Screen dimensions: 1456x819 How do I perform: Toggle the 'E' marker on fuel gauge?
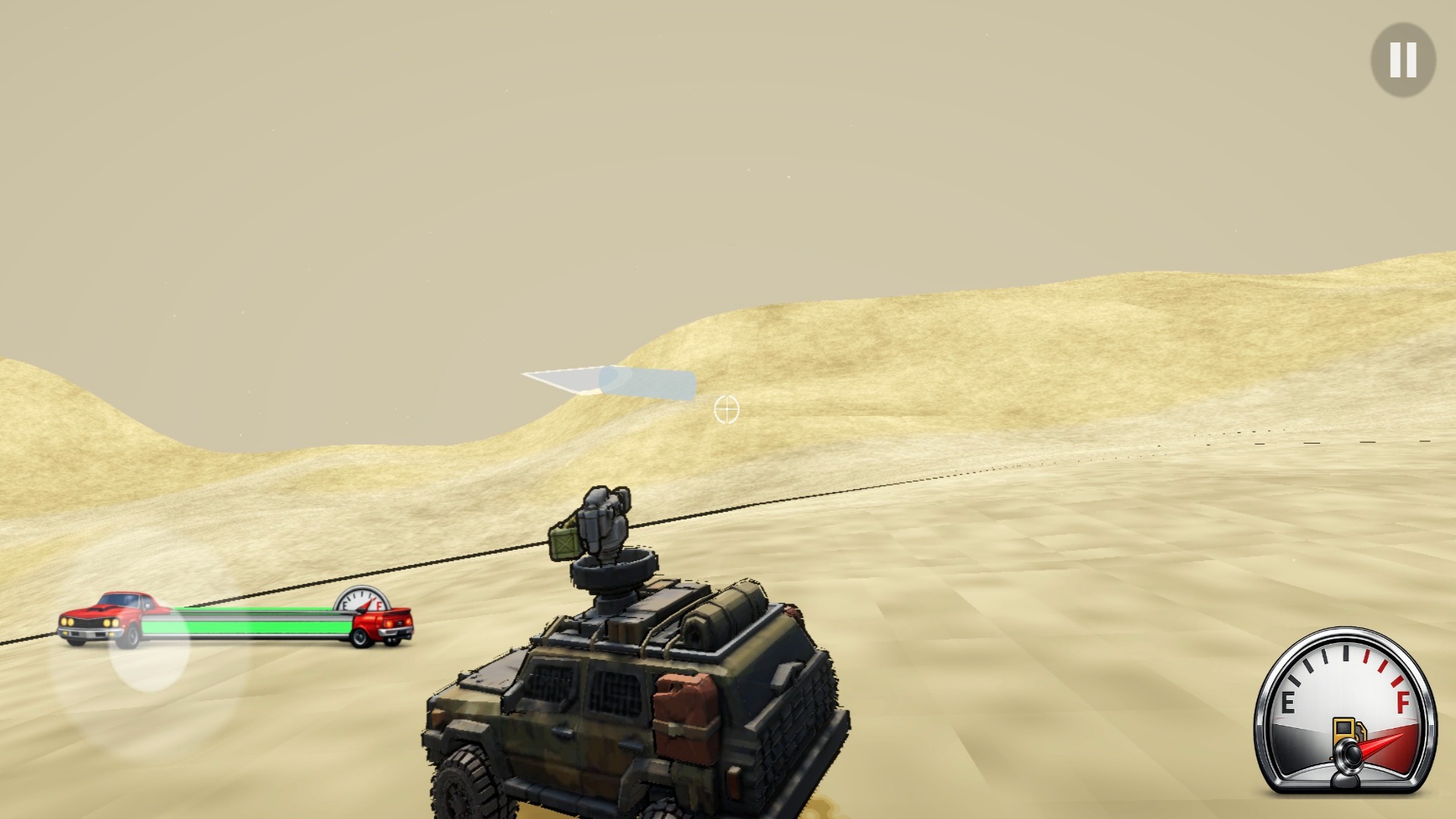coord(1288,701)
